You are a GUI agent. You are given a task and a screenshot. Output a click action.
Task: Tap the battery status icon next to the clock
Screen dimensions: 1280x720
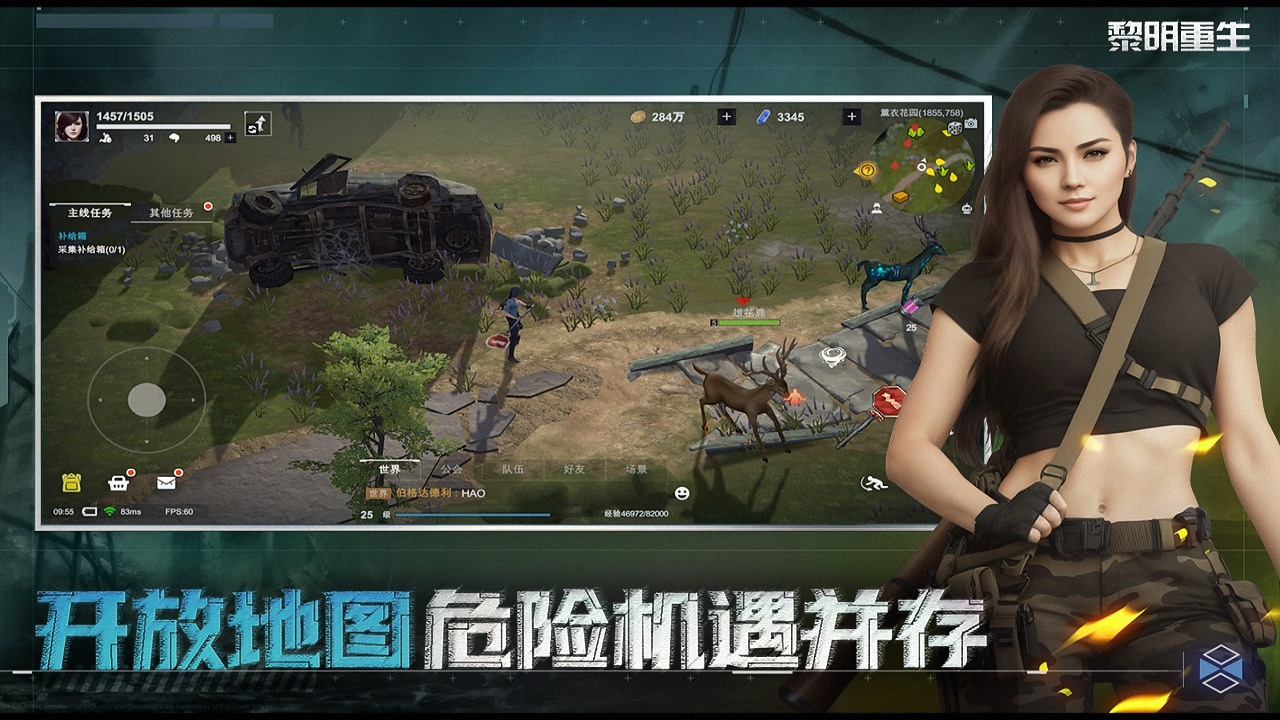point(89,510)
